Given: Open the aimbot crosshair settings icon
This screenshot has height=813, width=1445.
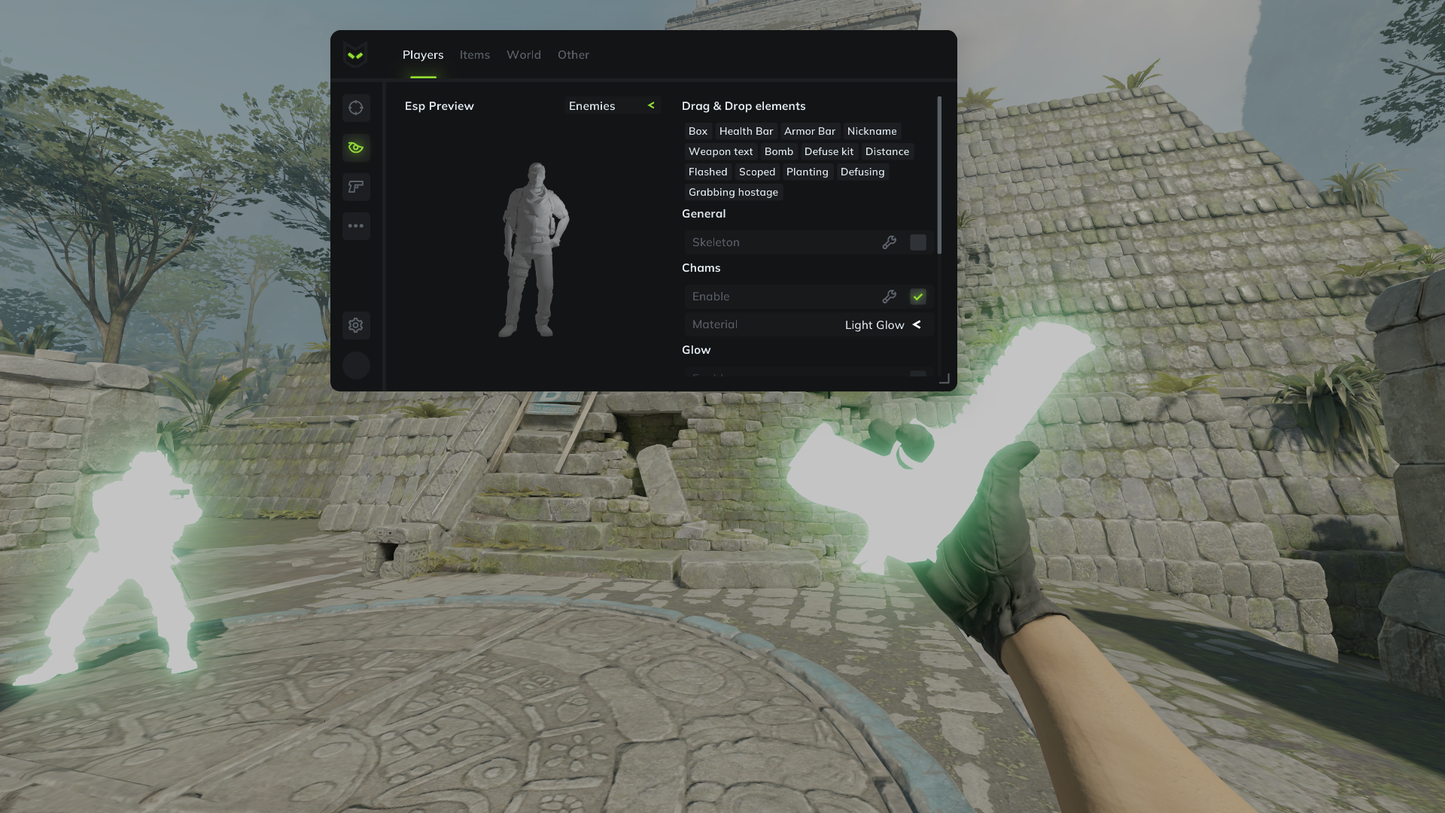Looking at the screenshot, I should pyautogui.click(x=356, y=107).
